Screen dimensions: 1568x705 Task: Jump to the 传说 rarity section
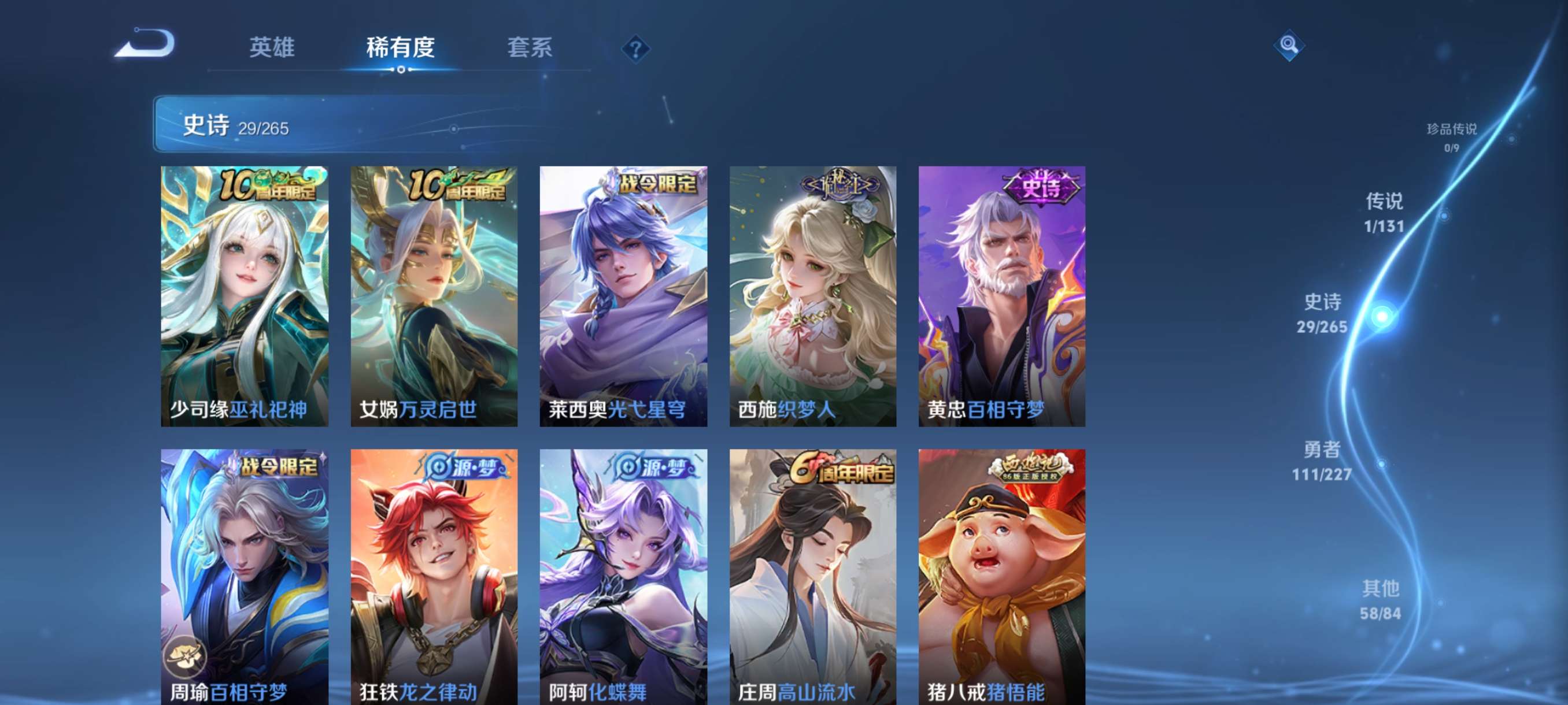click(x=1384, y=212)
